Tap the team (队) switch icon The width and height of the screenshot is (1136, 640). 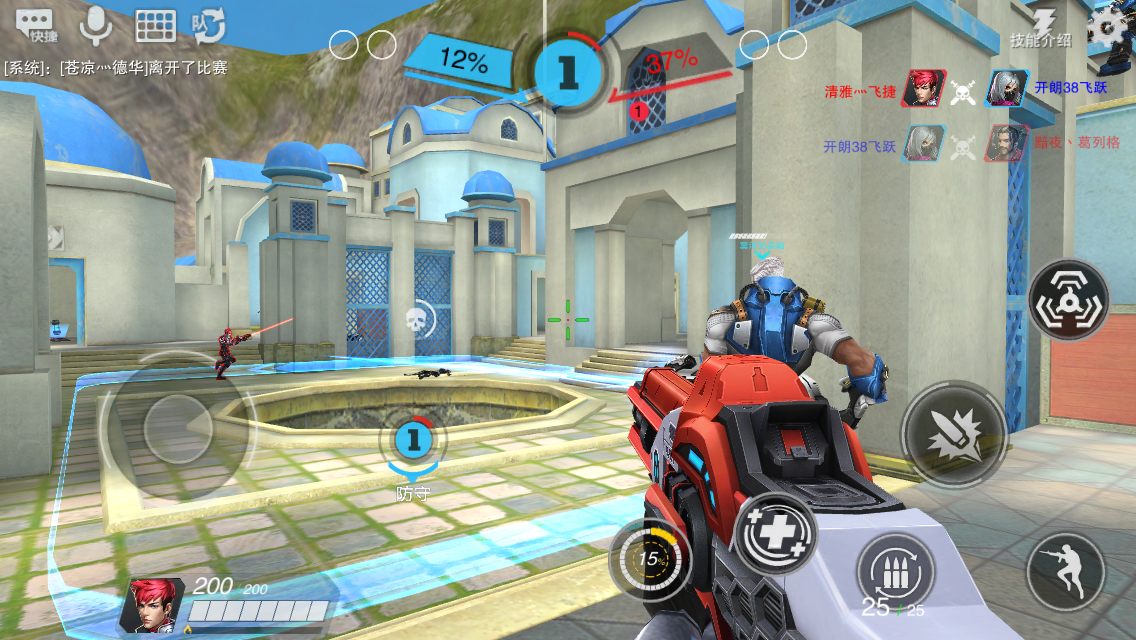[x=209, y=25]
